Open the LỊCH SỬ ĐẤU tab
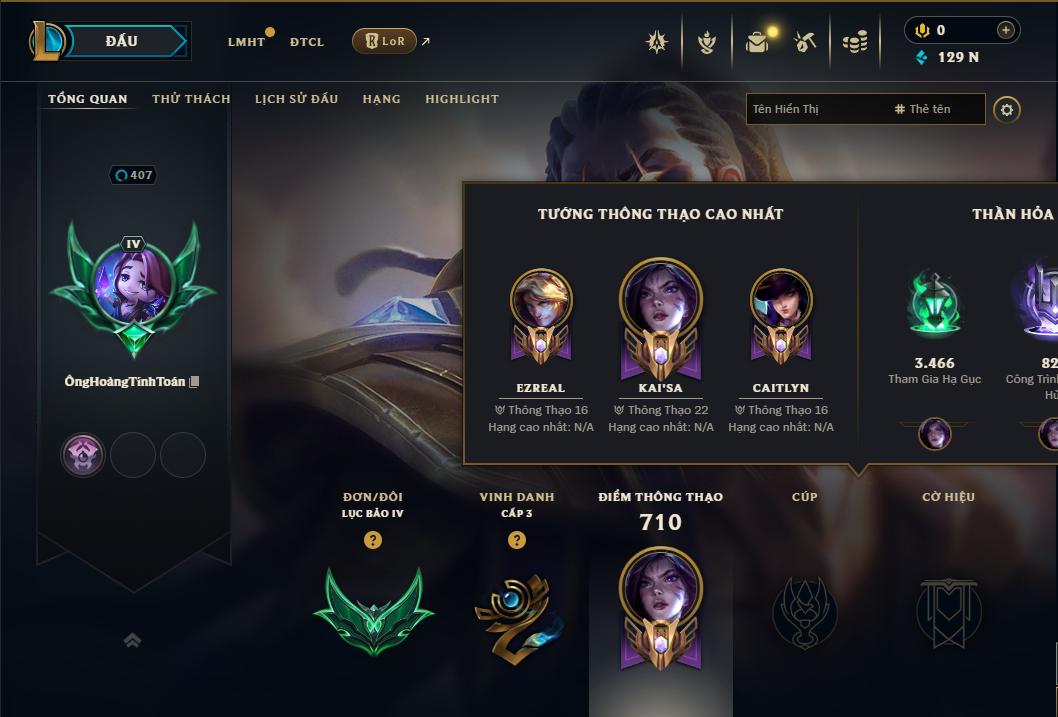Viewport: 1058px width, 717px height. (296, 99)
